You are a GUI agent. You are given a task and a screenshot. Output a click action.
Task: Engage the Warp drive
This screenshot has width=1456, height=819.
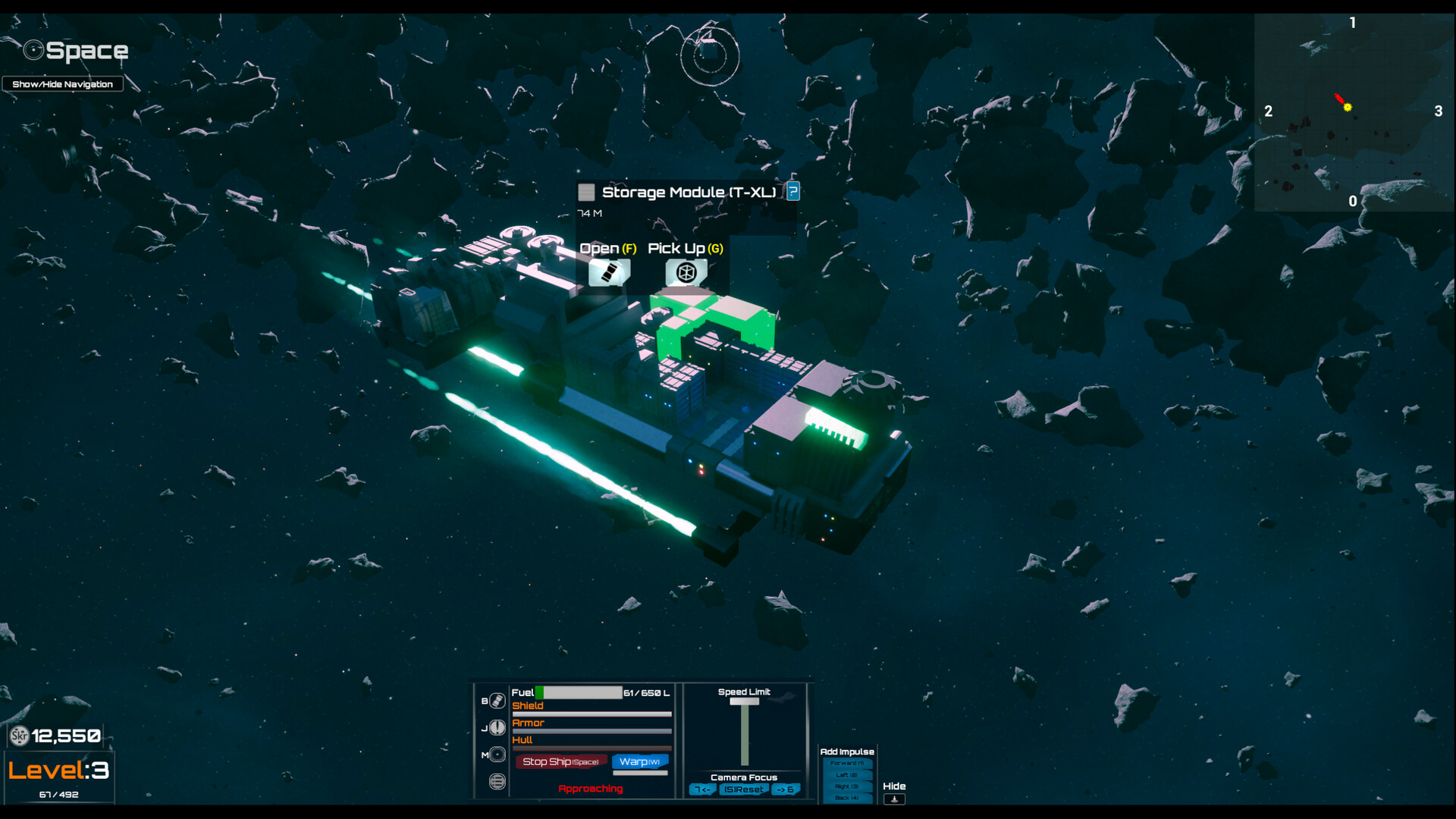[639, 761]
